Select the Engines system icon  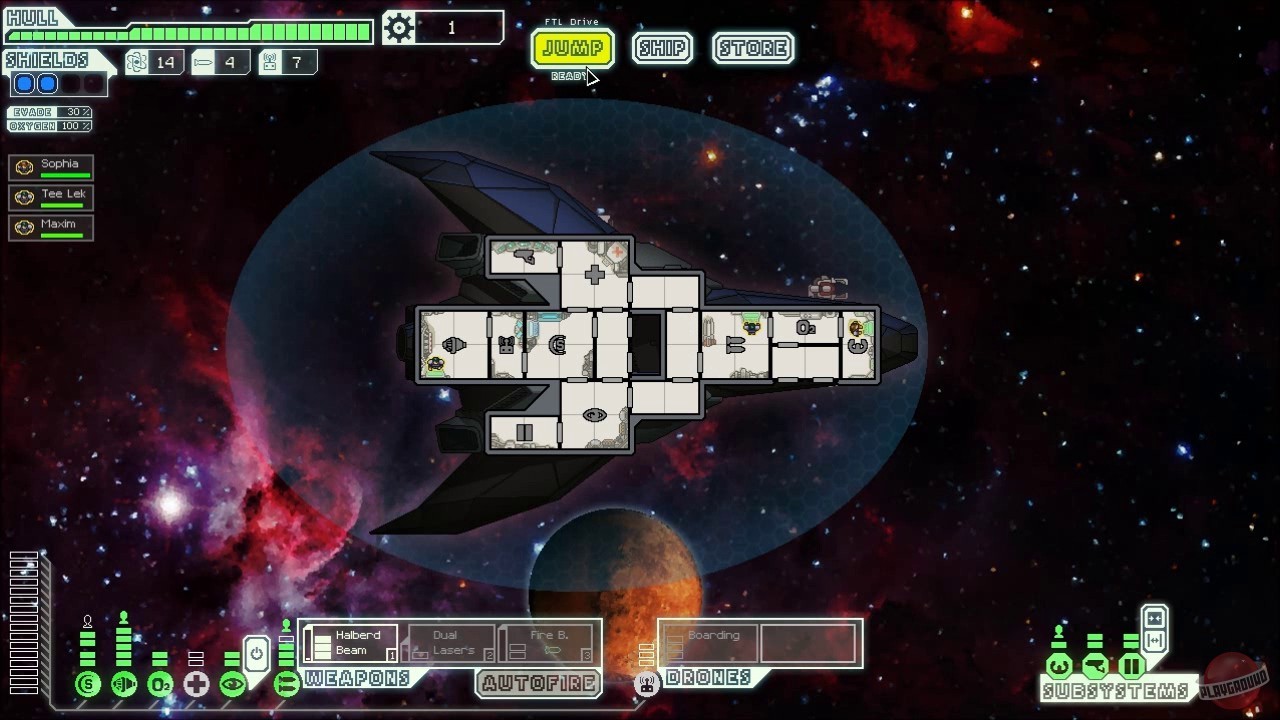pos(123,685)
